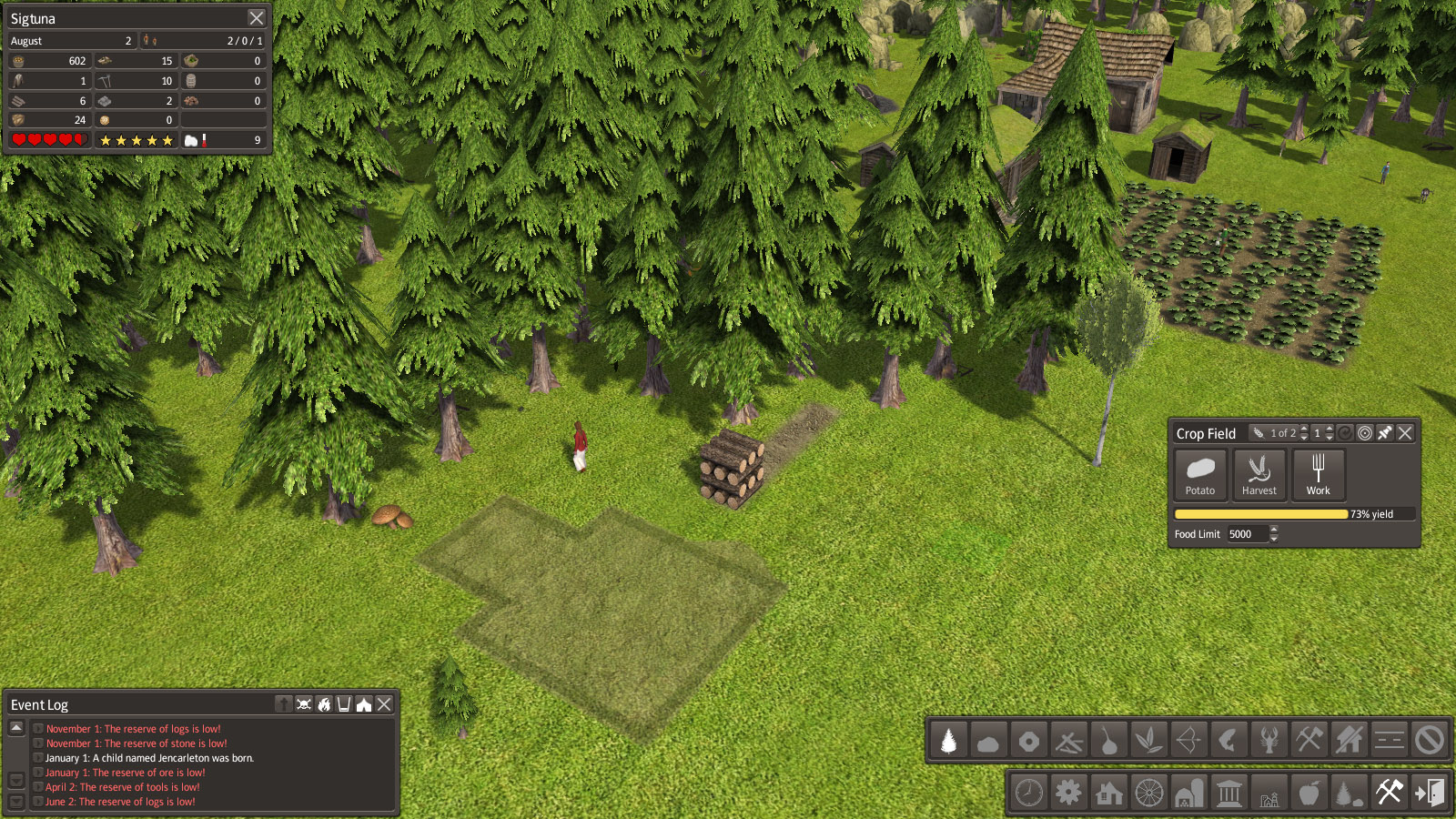The height and width of the screenshot is (819, 1456).
Task: Click the Harvest button
Action: 1259,475
